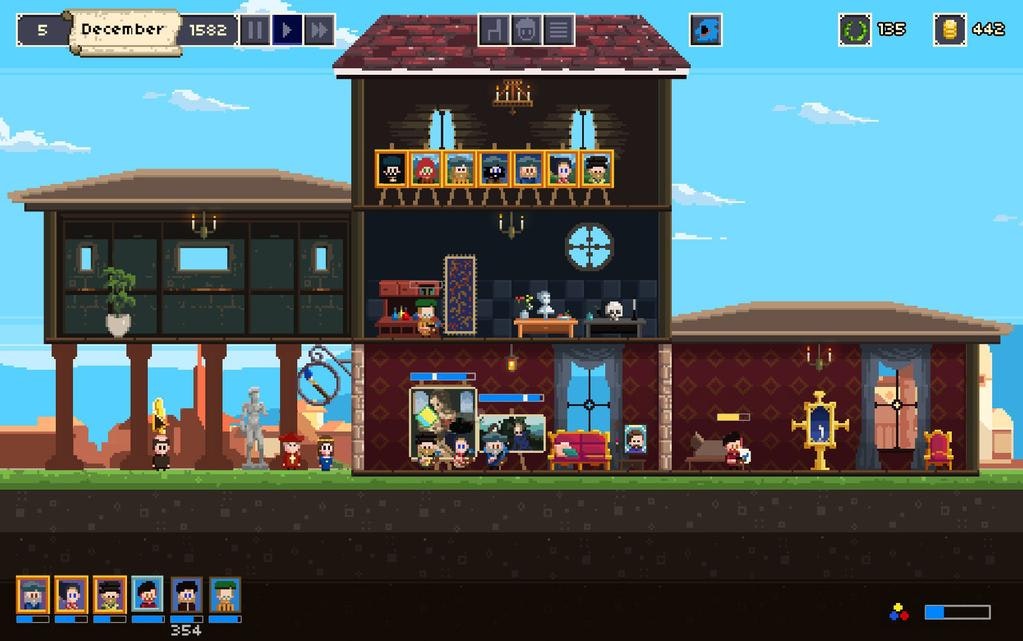The image size is (1023, 641).
Task: Click the gold coin icon
Action: point(949,30)
